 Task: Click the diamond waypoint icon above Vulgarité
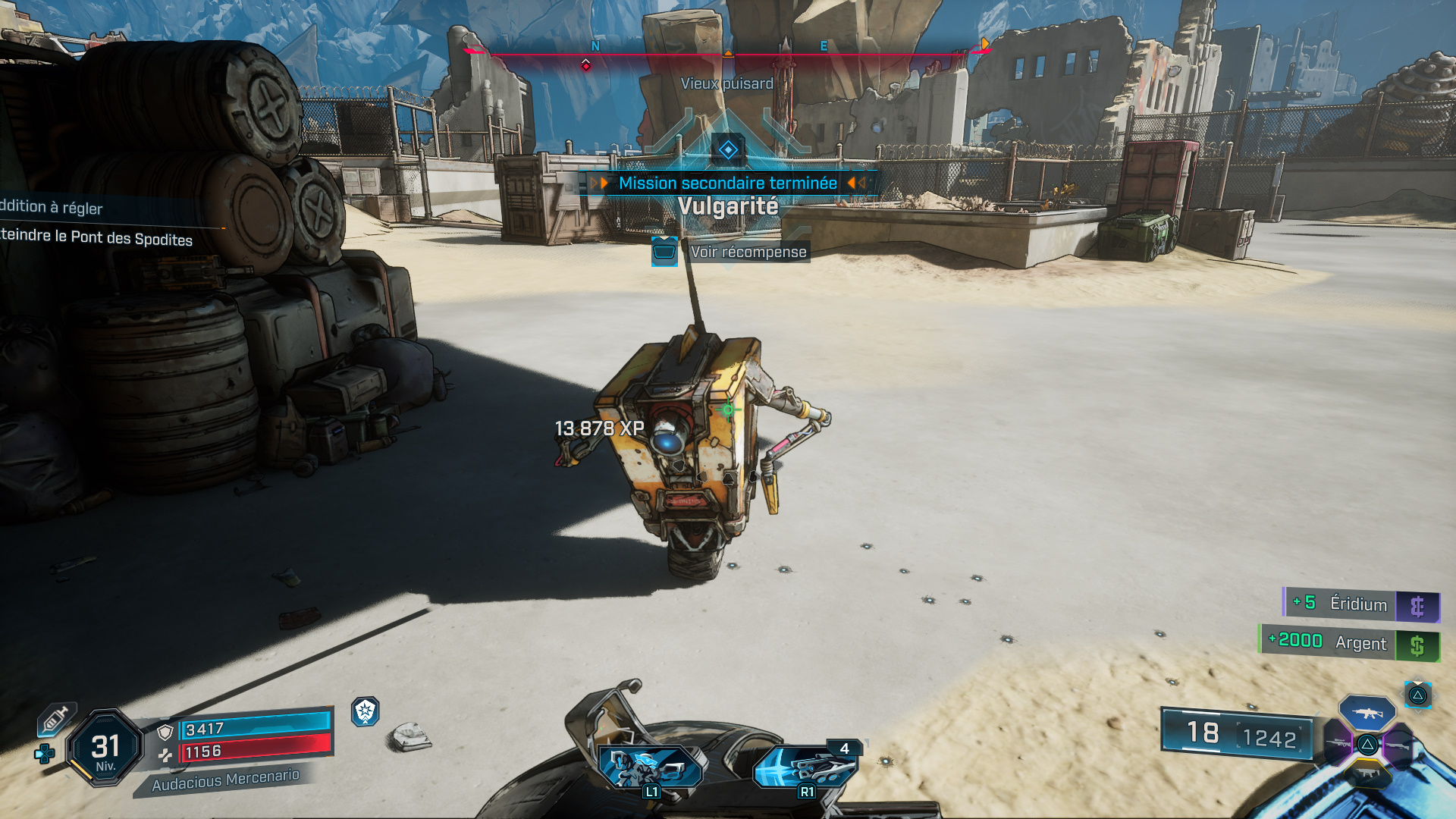(x=727, y=149)
